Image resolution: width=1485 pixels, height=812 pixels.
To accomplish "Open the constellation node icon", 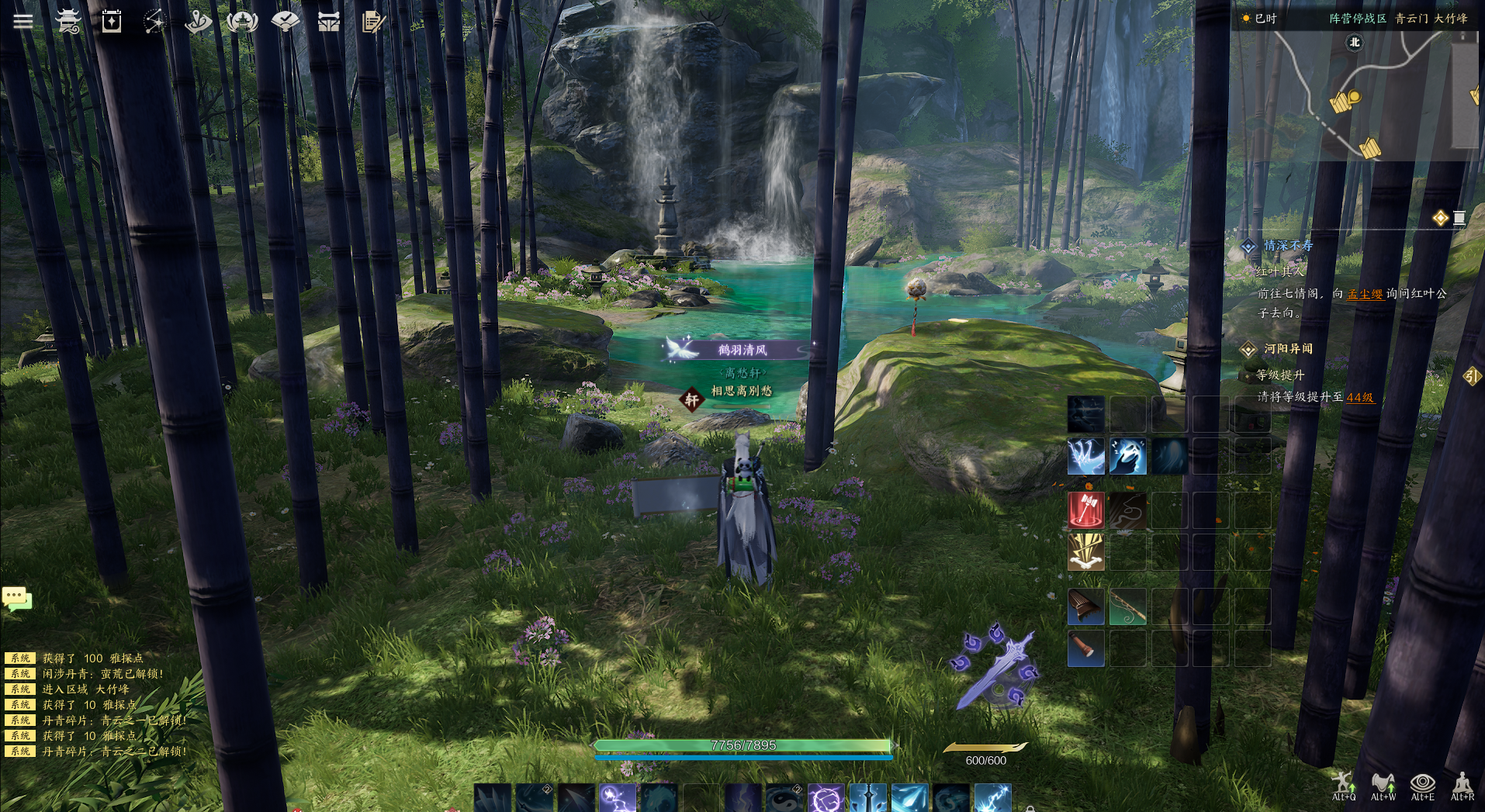I will 155,21.
